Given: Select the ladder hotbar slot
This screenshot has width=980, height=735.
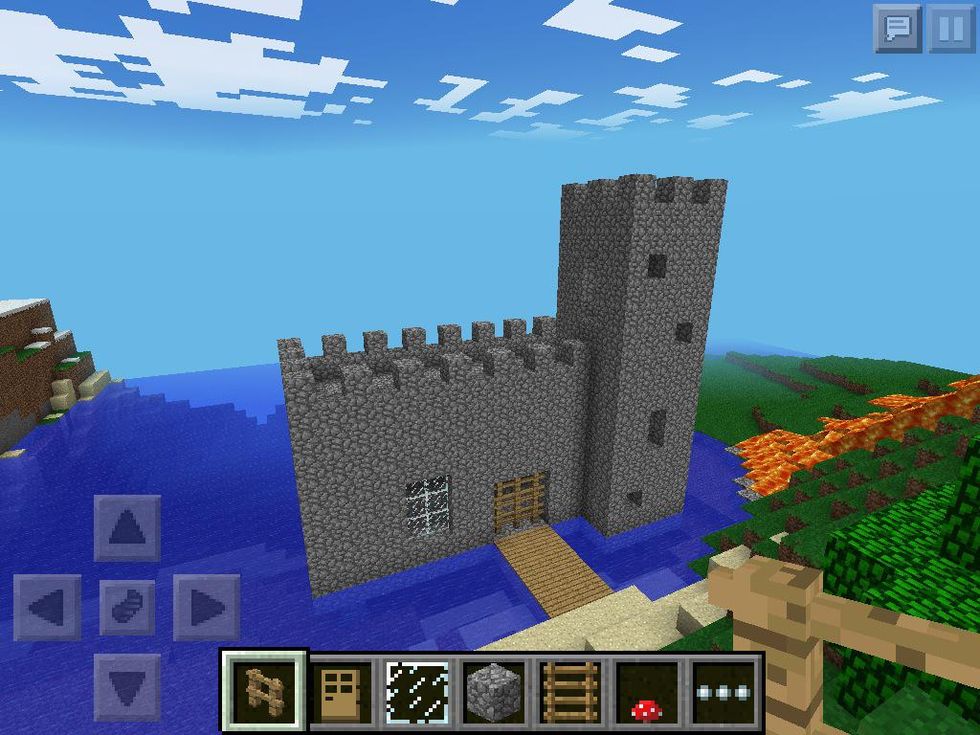Looking at the screenshot, I should click(x=570, y=690).
